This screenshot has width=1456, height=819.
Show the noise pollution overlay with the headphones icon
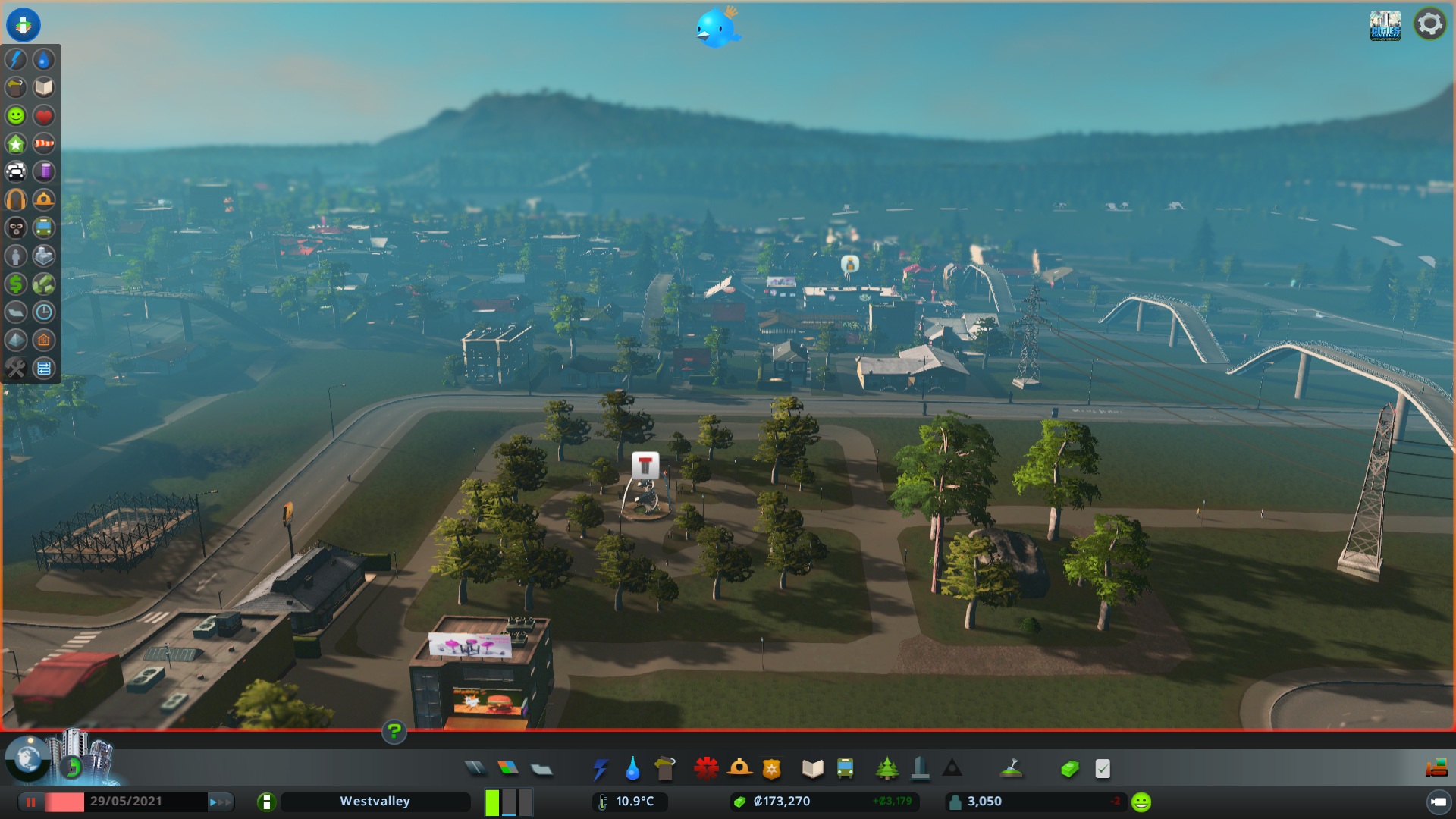15,200
